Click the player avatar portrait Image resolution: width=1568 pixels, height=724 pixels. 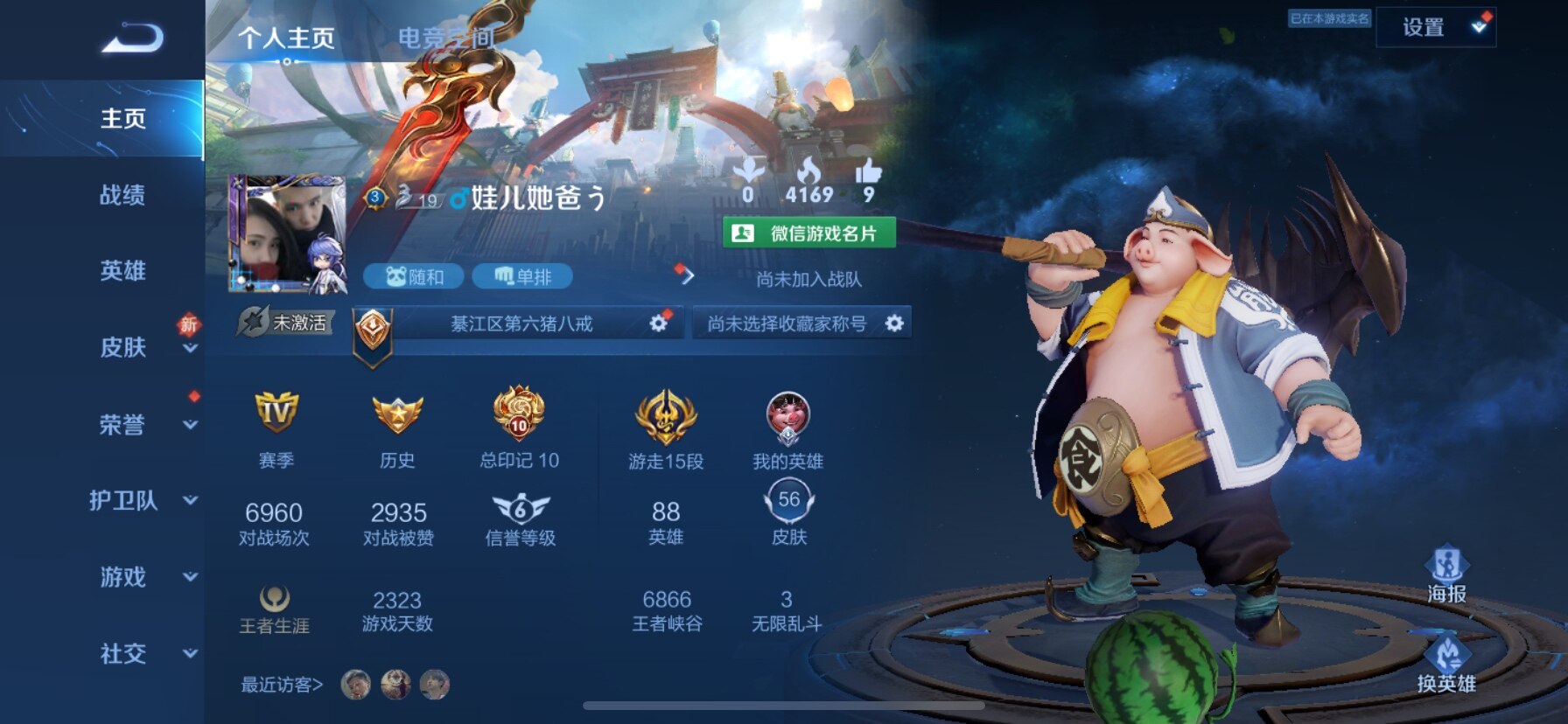287,233
